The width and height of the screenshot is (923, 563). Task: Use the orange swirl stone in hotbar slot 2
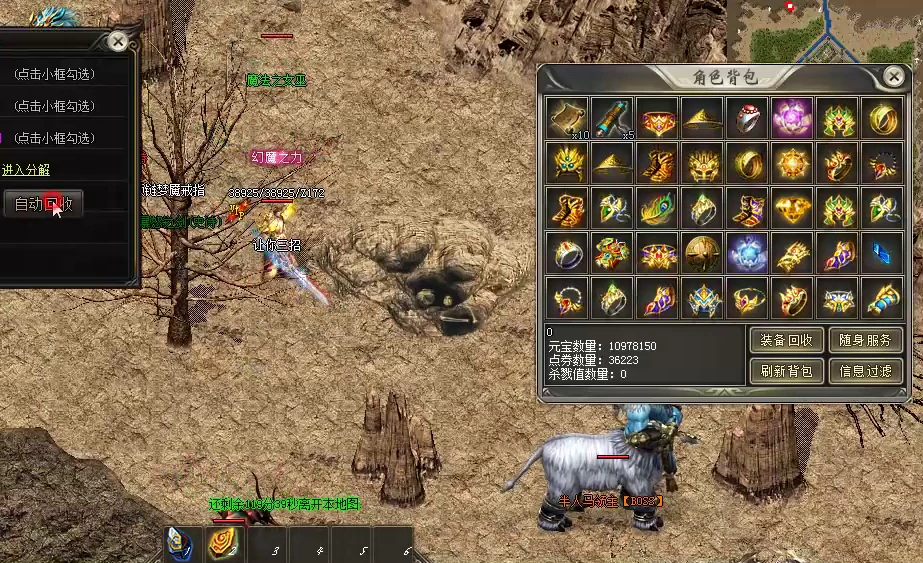pos(222,545)
